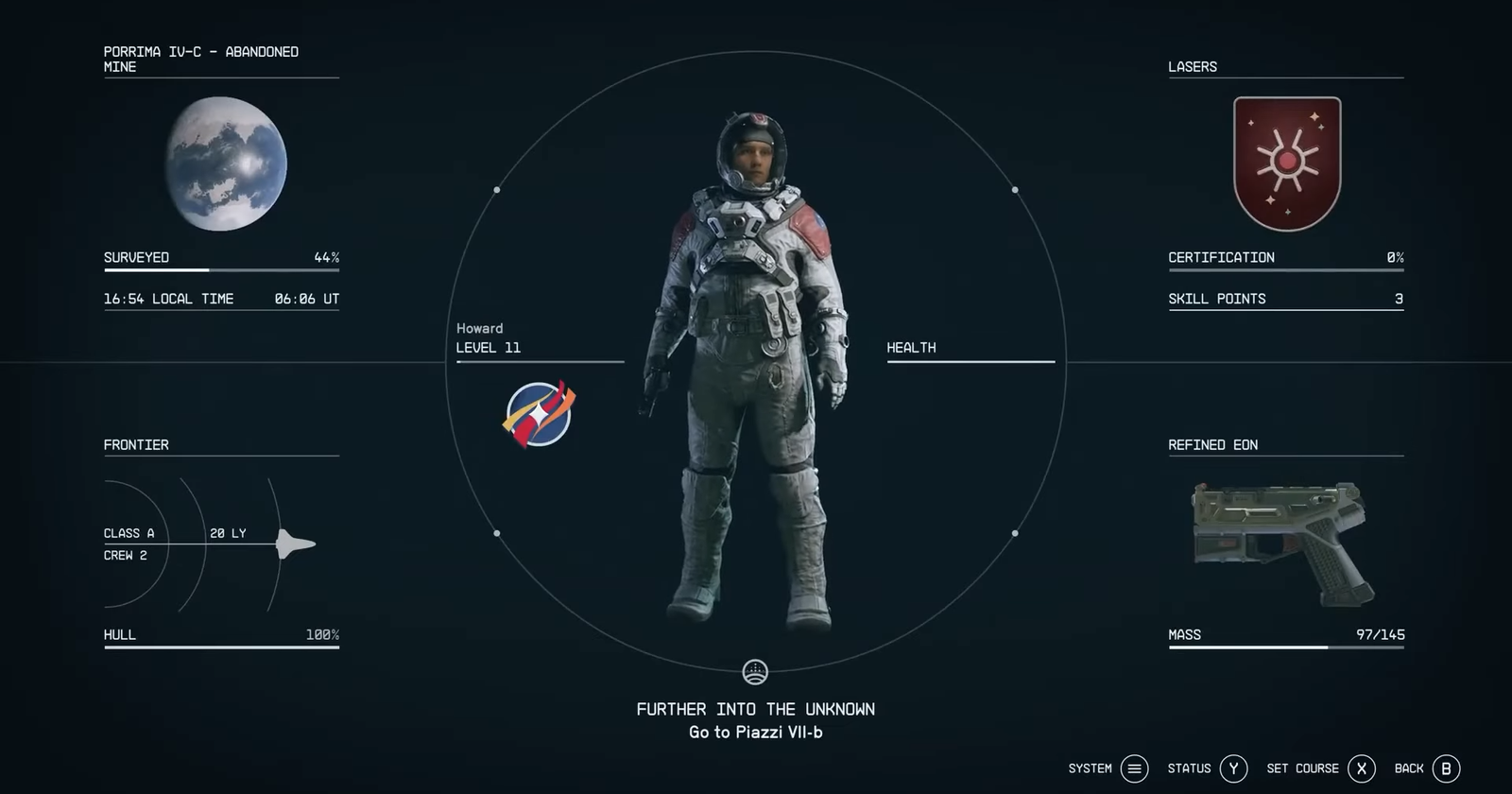Open the mission icon above quest title
The image size is (1512, 794).
pyautogui.click(x=755, y=672)
